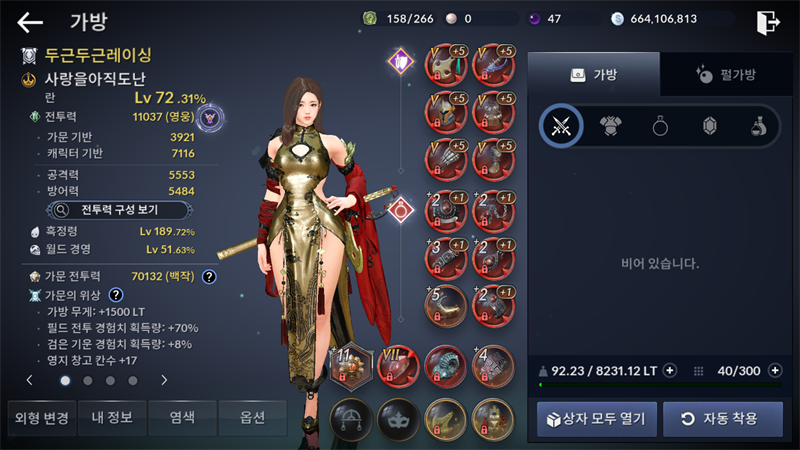Go to next stats page arrow

[x=164, y=380]
